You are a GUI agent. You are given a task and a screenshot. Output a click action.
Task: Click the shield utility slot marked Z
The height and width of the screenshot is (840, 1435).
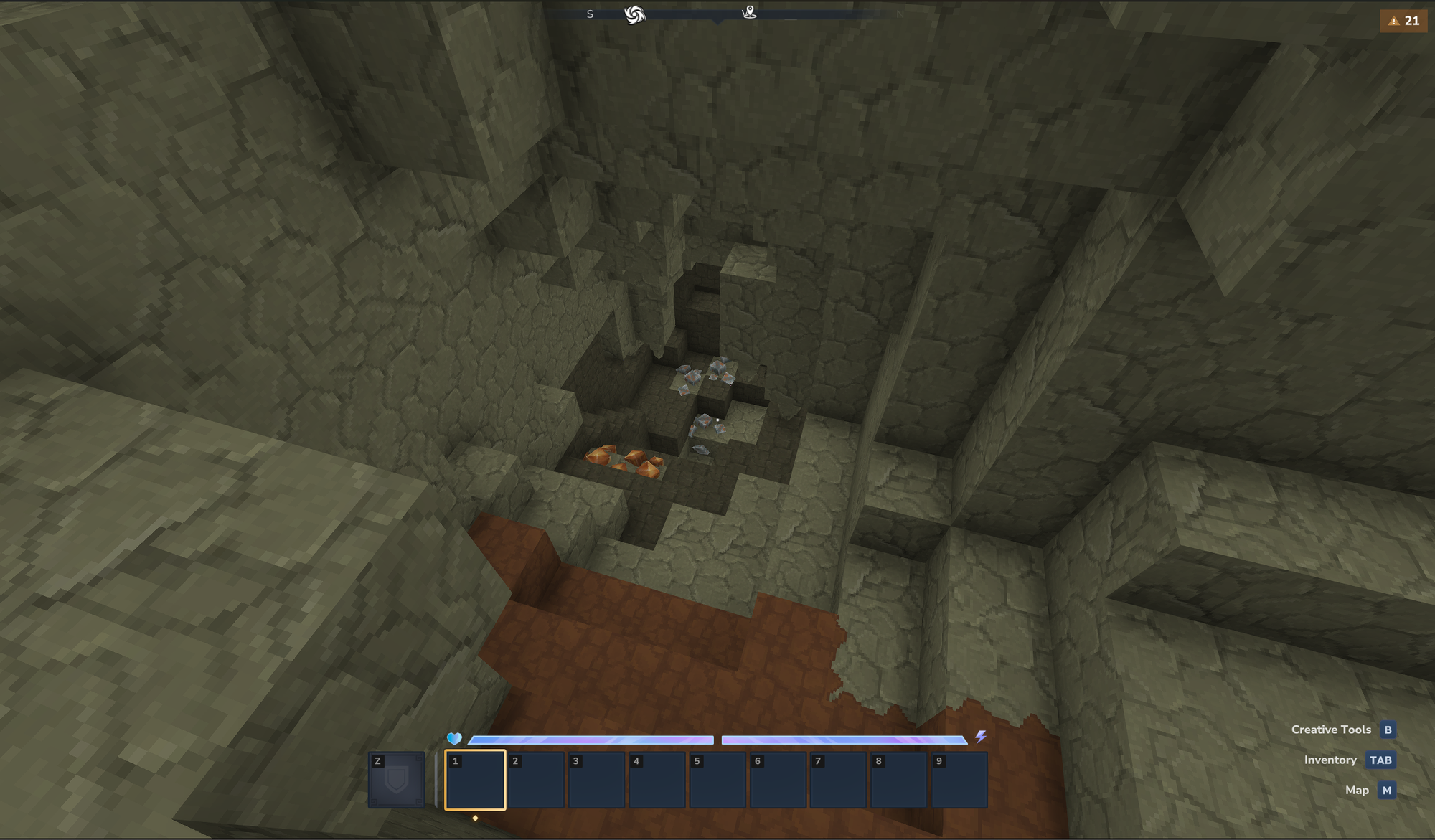[x=396, y=780]
